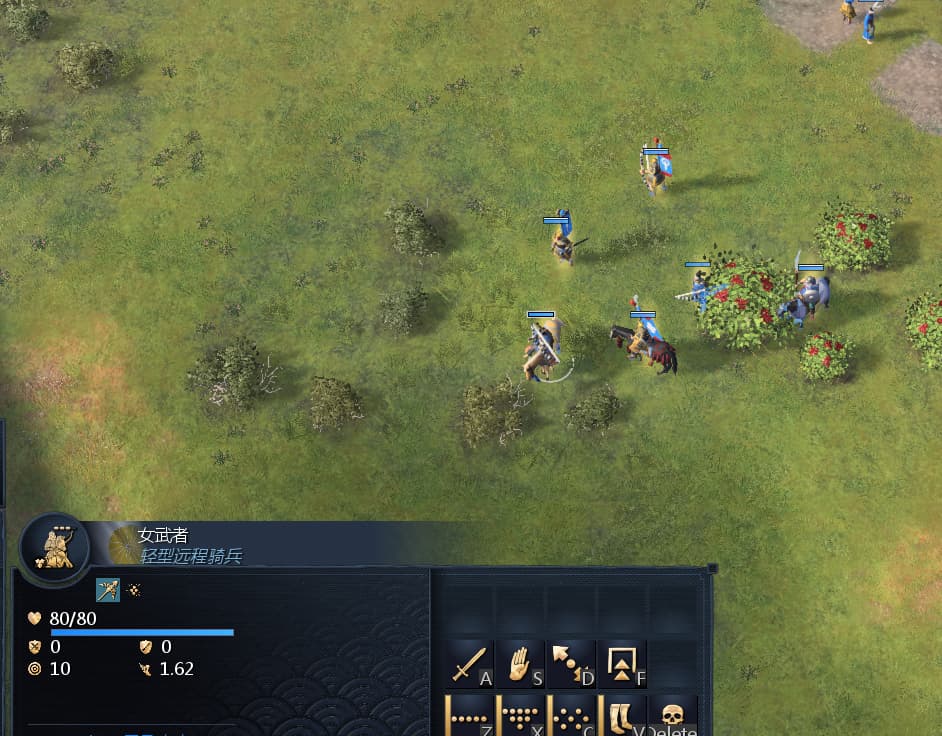Choose the staggered dots formation

click(572, 716)
